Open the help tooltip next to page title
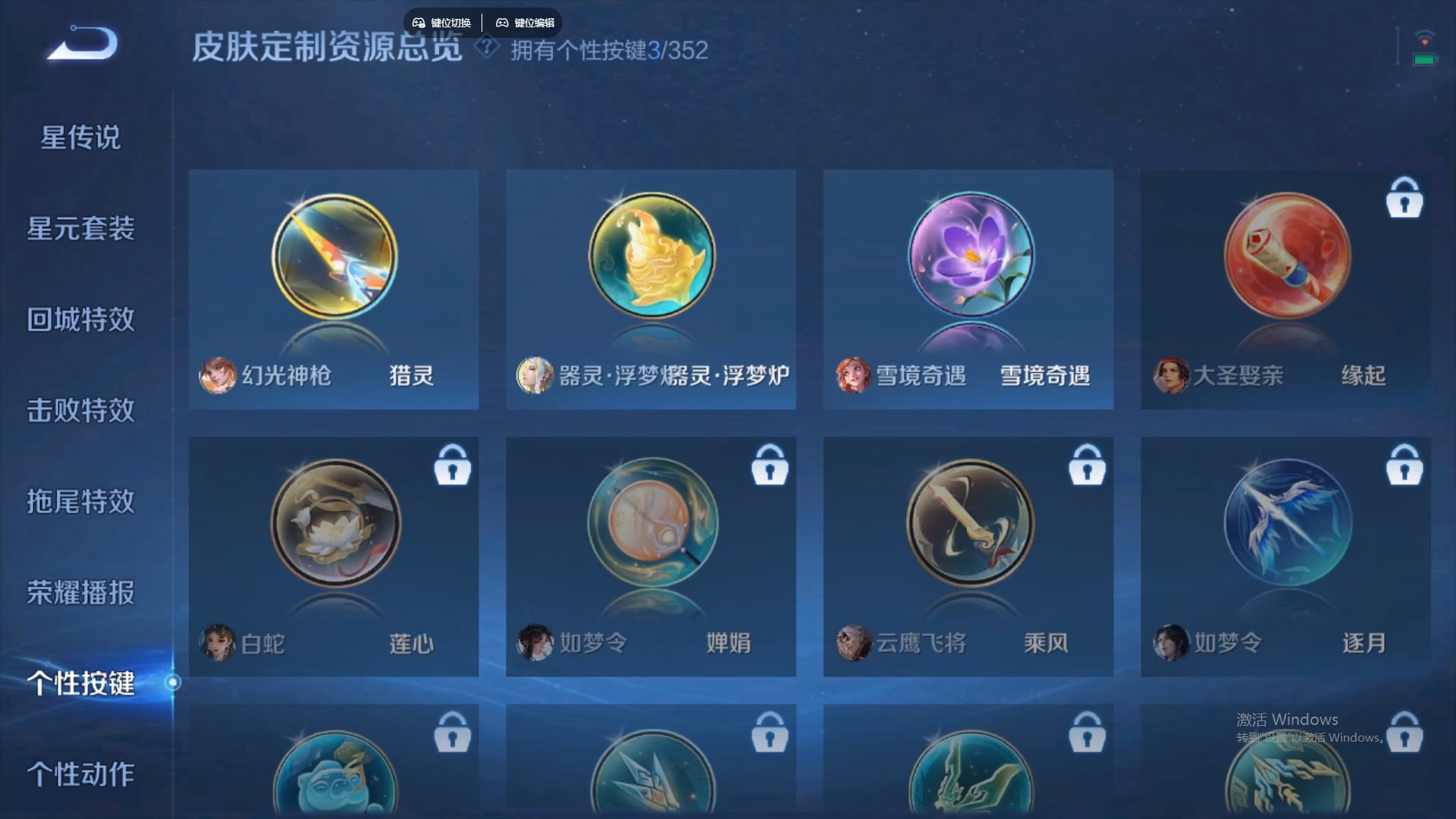Viewport: 1456px width, 819px height. [484, 48]
